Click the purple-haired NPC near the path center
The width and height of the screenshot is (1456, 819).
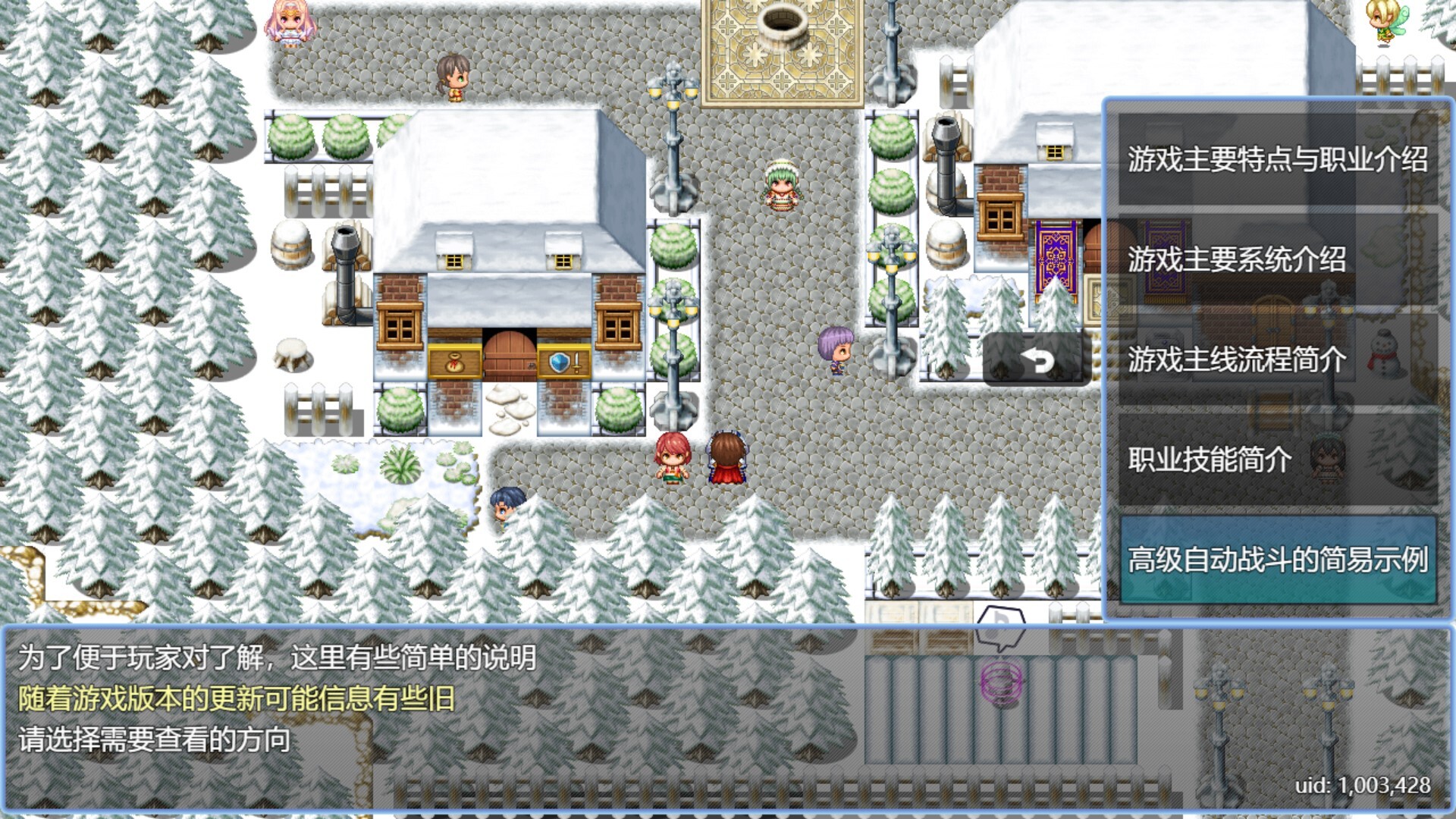point(834,349)
